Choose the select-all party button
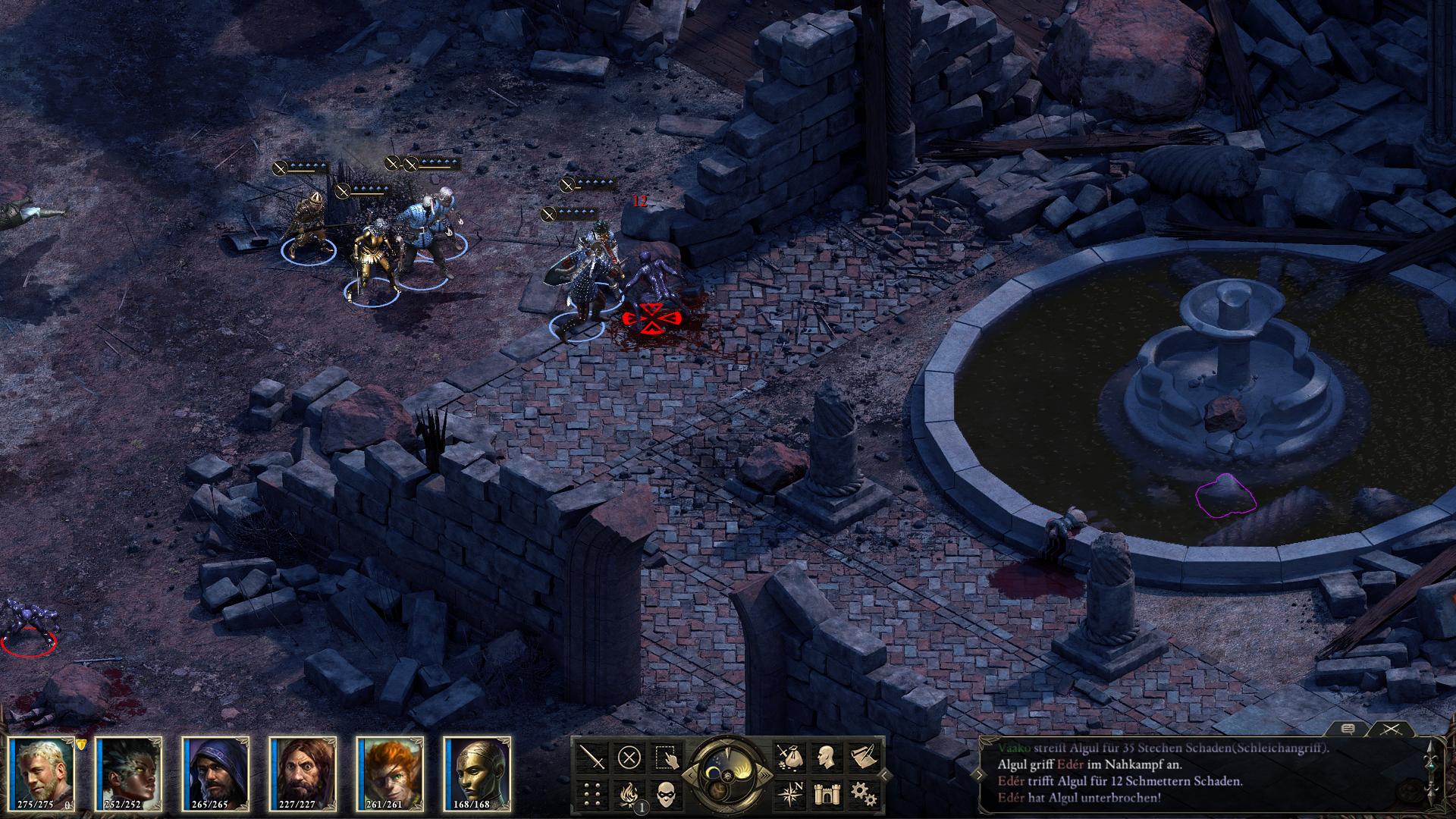This screenshot has width=1456, height=819. (666, 757)
